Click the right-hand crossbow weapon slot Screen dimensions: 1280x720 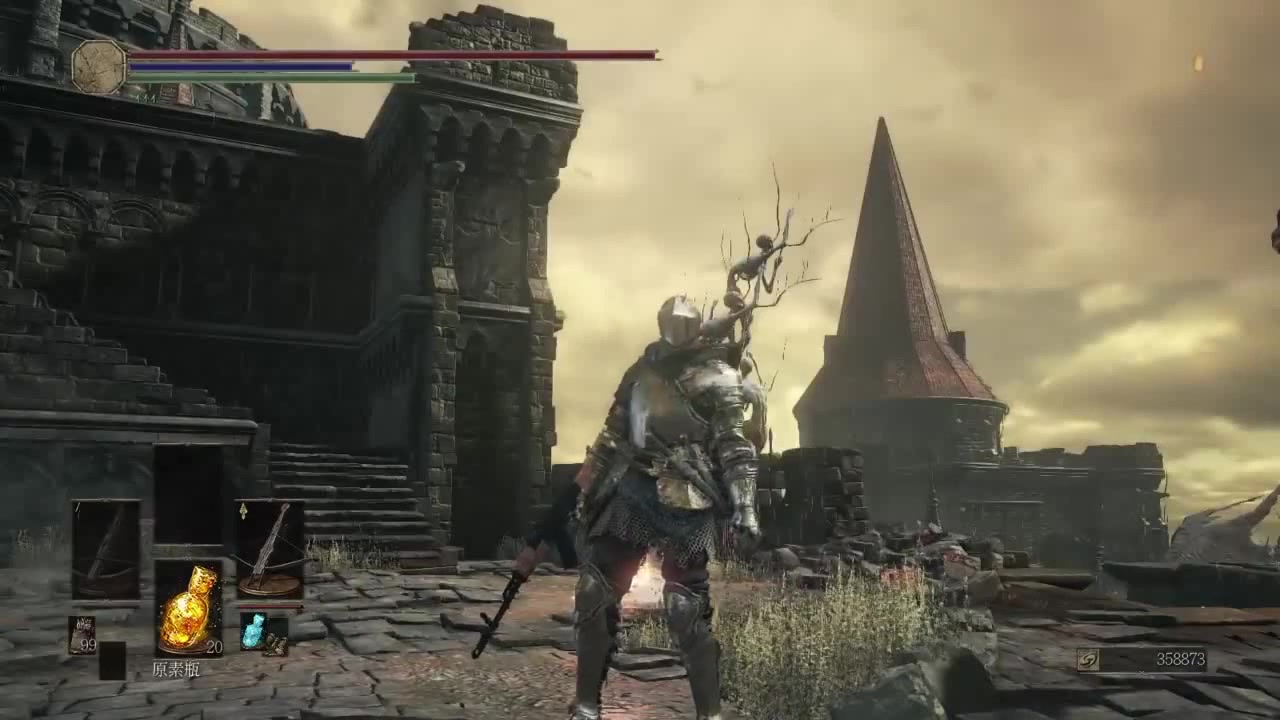[x=269, y=548]
